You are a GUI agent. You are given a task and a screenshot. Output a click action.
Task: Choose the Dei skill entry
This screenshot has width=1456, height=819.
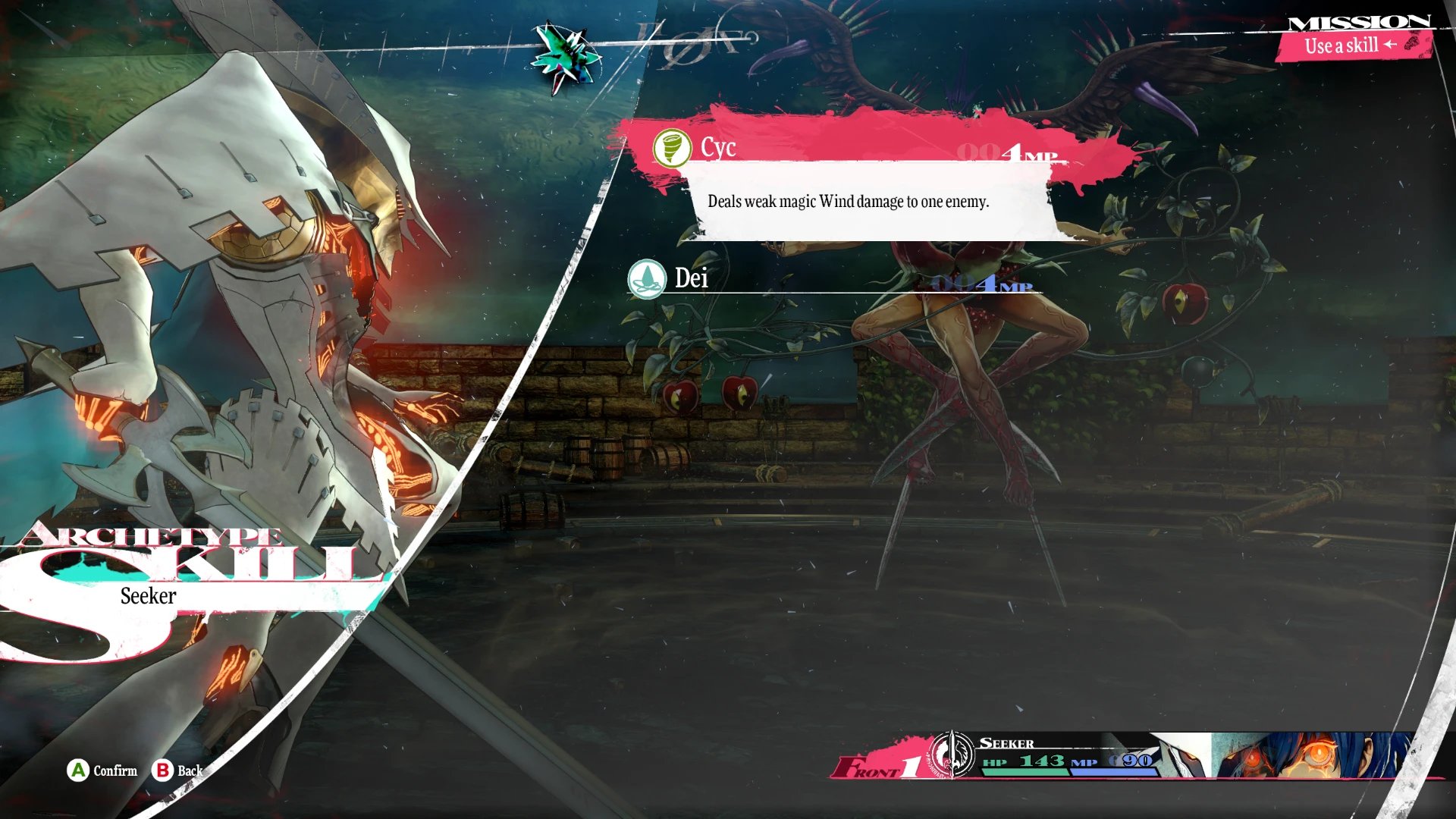coord(834,279)
